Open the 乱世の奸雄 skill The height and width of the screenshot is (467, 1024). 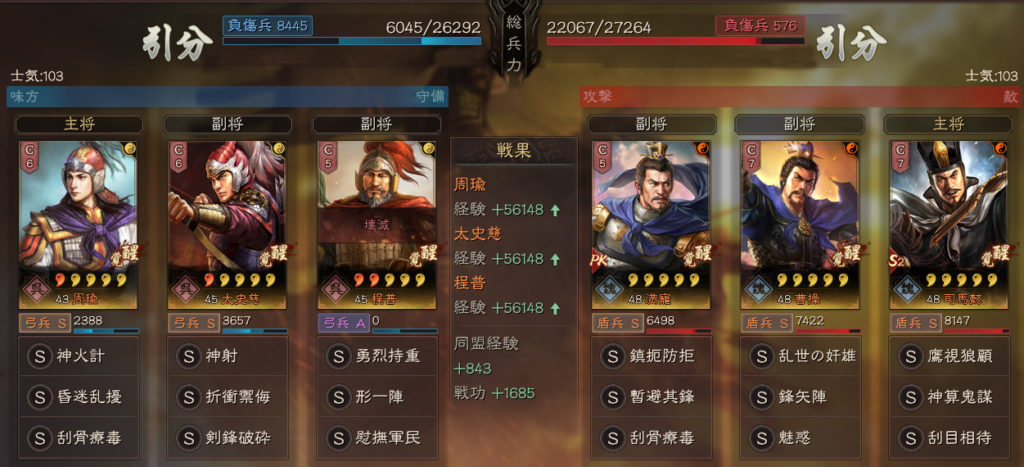point(800,356)
